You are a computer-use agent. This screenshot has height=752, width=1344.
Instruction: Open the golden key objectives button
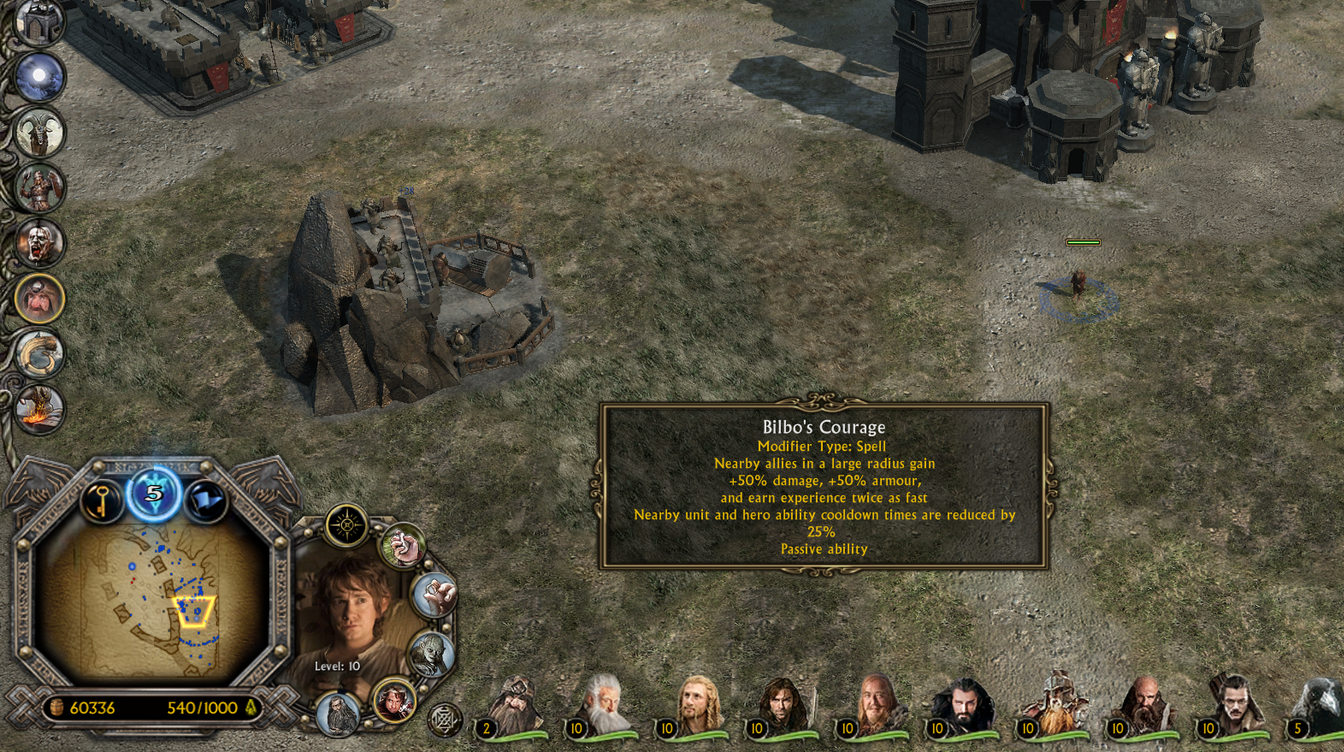101,502
